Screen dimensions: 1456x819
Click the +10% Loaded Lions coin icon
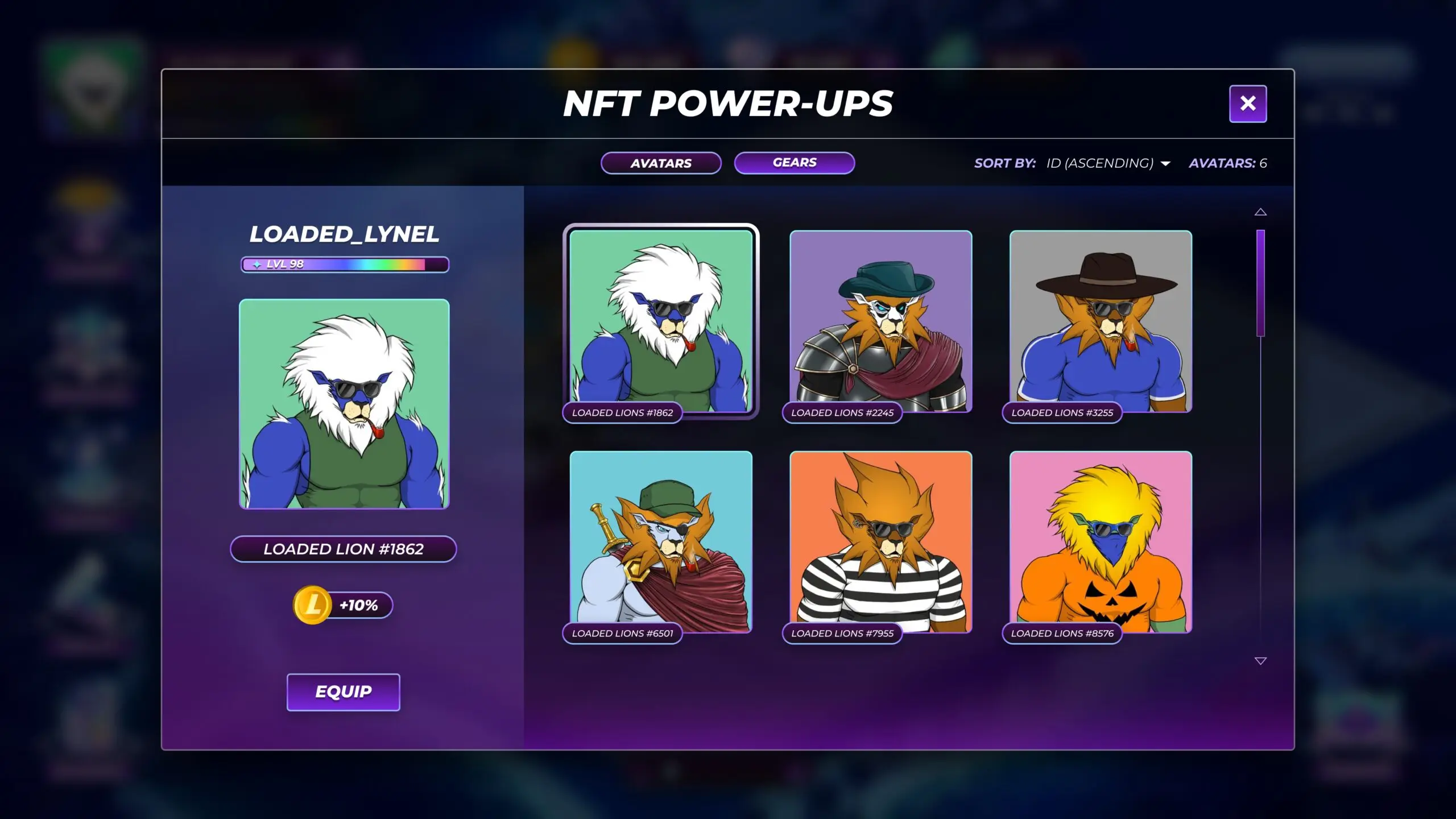pyautogui.click(x=311, y=605)
